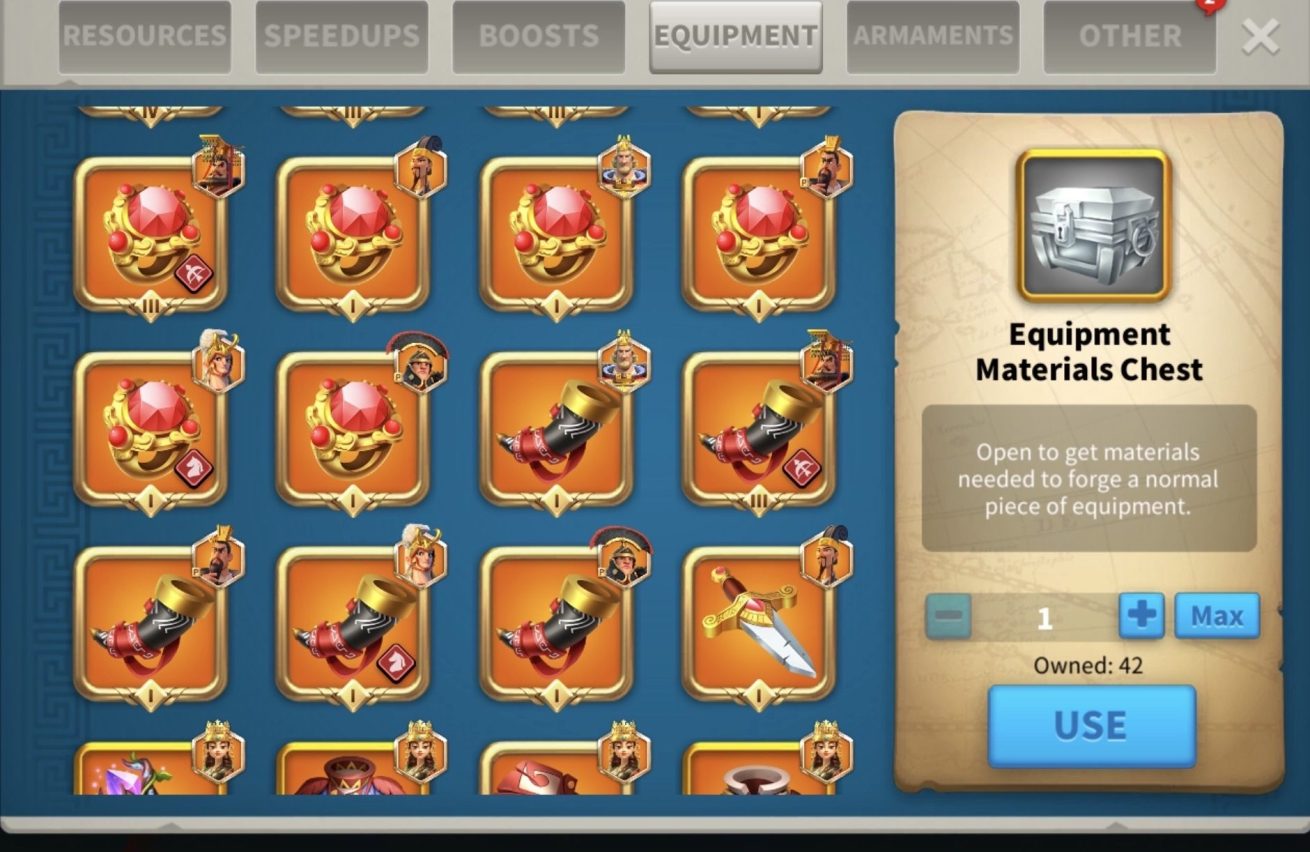Switch to the Resources tab
1310x852 pixels.
coord(145,37)
